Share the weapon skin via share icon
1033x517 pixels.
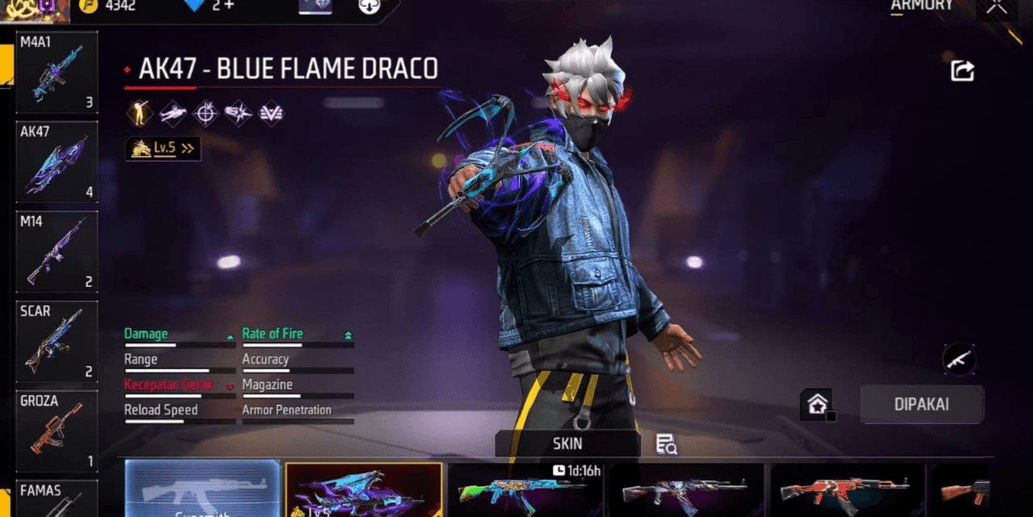click(962, 70)
